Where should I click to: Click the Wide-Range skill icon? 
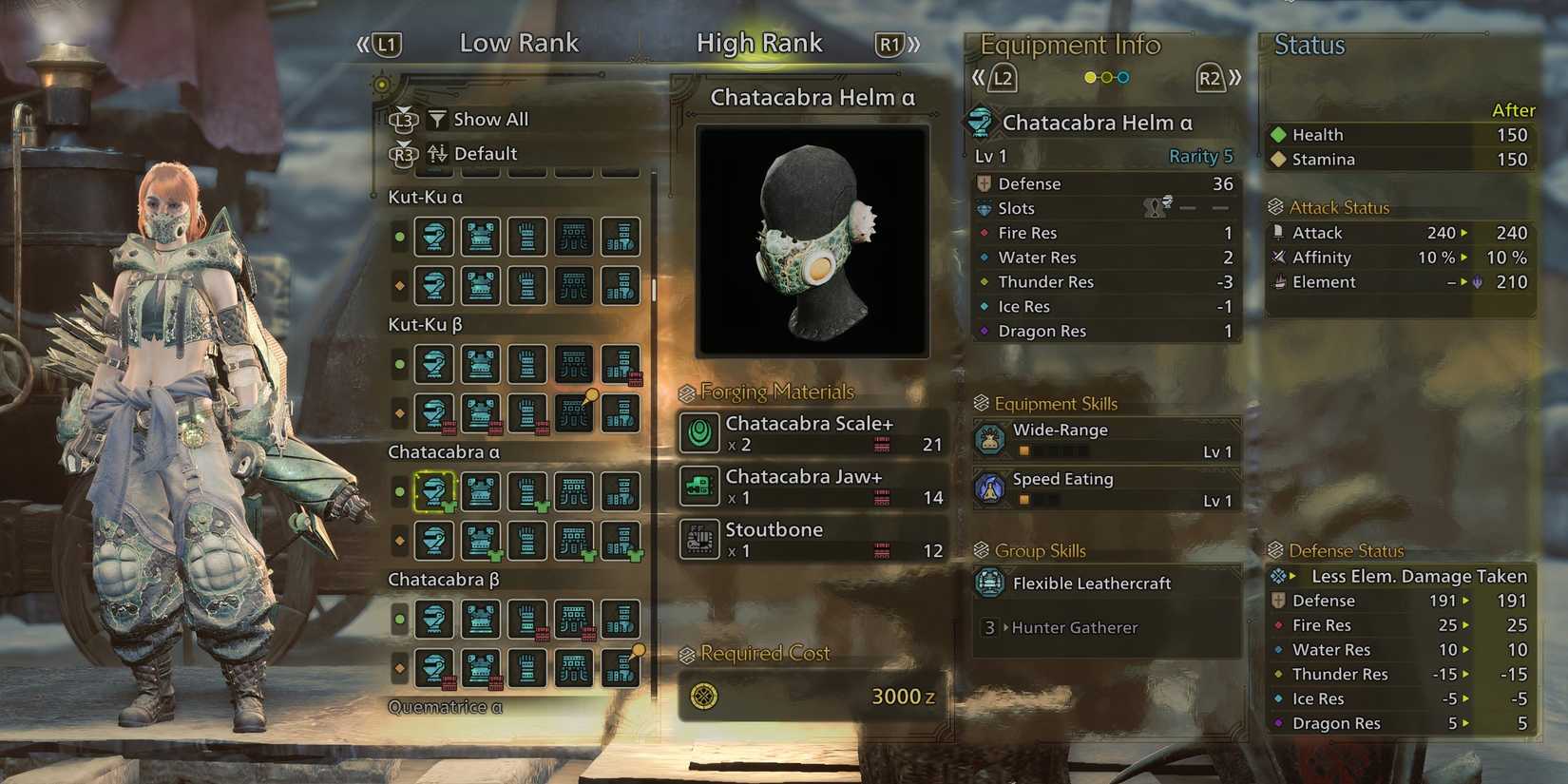[x=992, y=439]
